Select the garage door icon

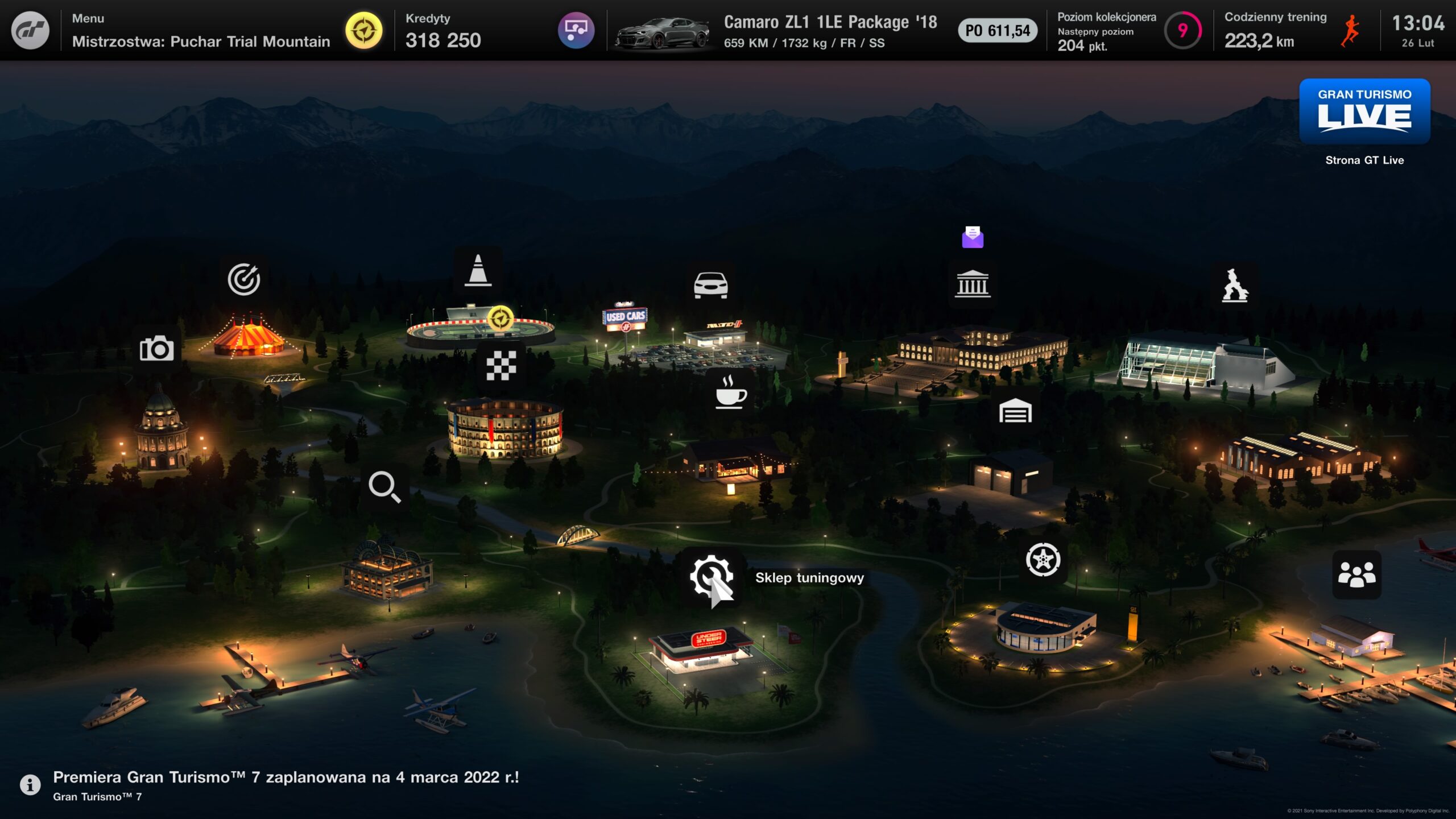click(x=1015, y=411)
